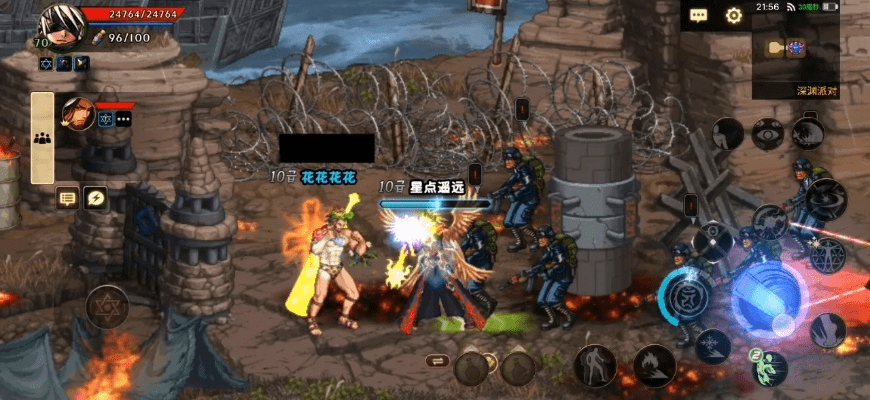
Task: Activate the eye symbol skill
Action: point(768,134)
